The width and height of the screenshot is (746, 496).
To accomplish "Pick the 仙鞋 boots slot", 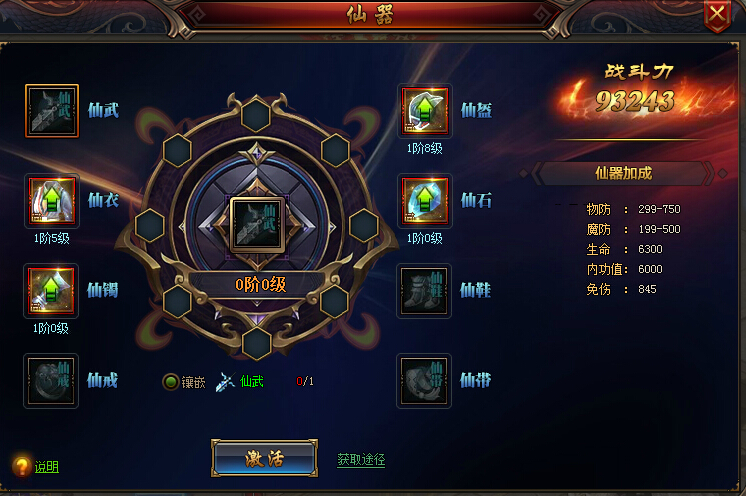I will (425, 290).
